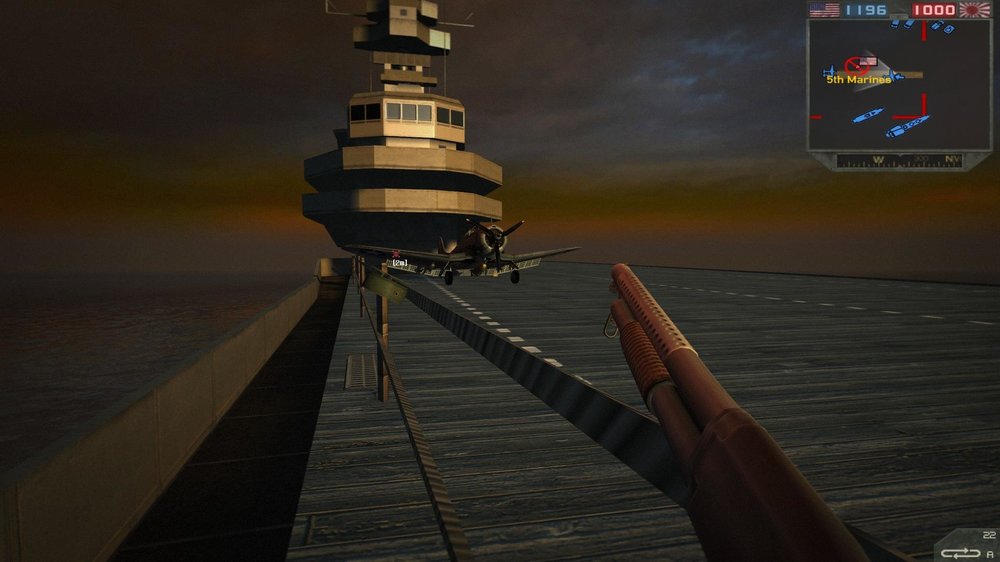The image size is (1000, 562).
Task: Click the minimap in the corner
Action: [898, 85]
